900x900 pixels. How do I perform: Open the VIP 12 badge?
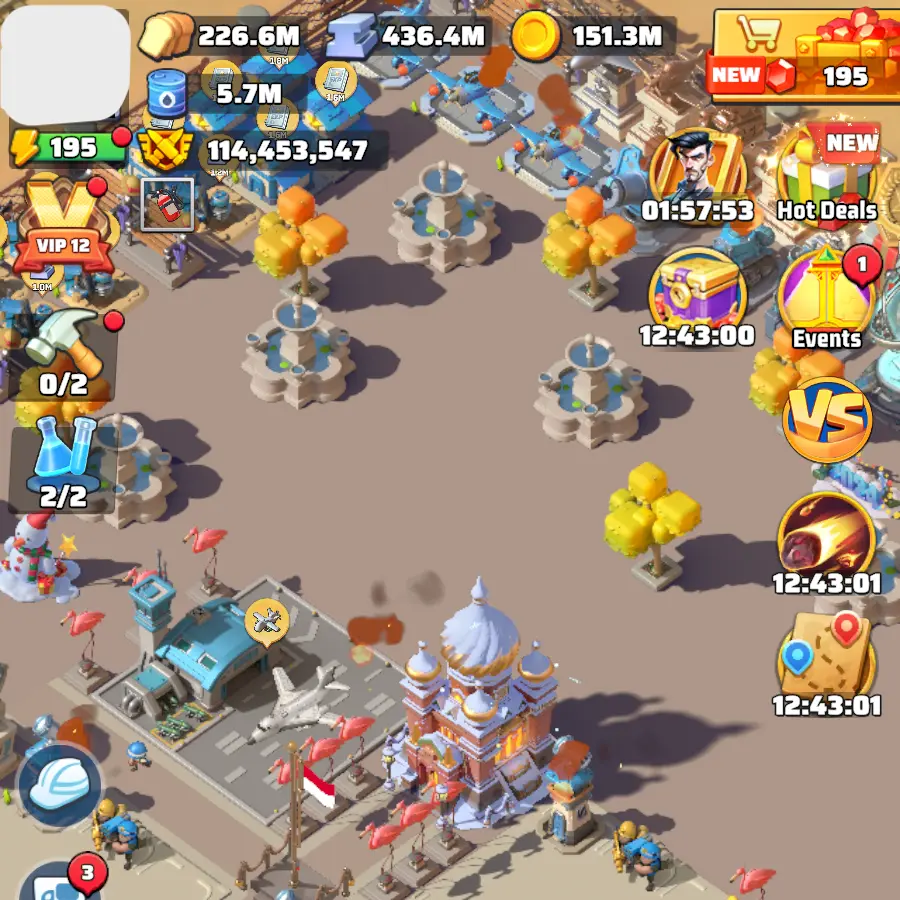tap(58, 230)
